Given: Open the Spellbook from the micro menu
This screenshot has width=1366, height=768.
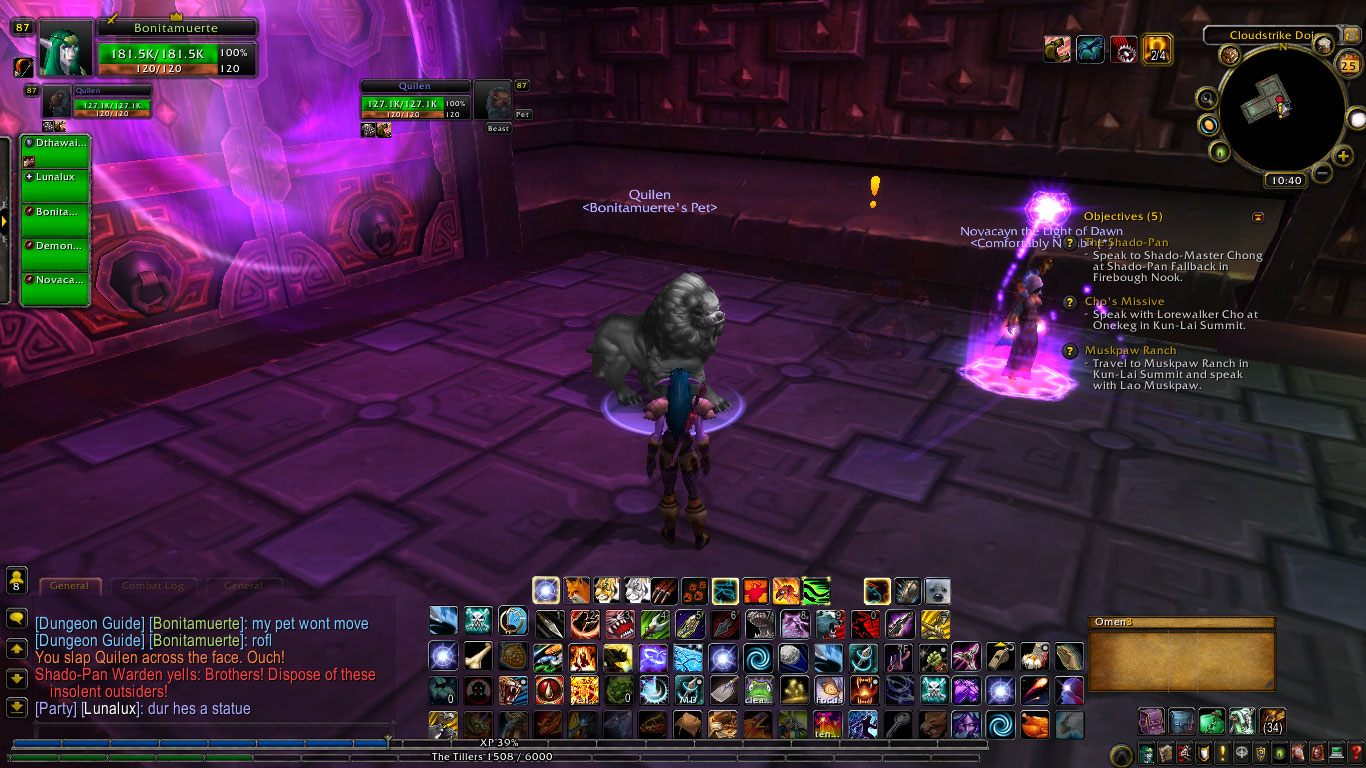Looking at the screenshot, I should [x=1166, y=753].
